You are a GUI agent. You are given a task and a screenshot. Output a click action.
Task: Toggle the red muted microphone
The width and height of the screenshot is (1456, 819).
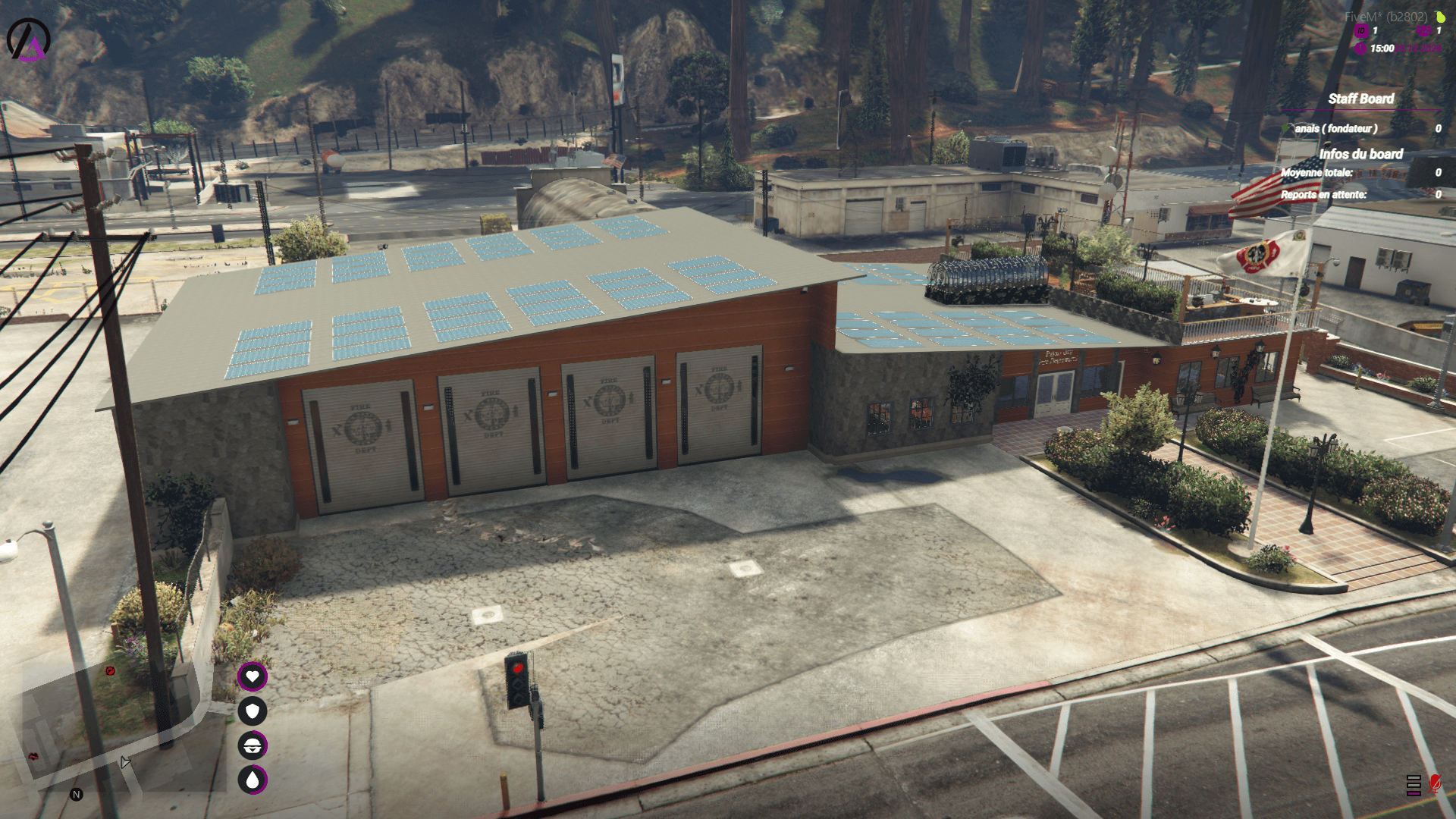pos(1435,783)
